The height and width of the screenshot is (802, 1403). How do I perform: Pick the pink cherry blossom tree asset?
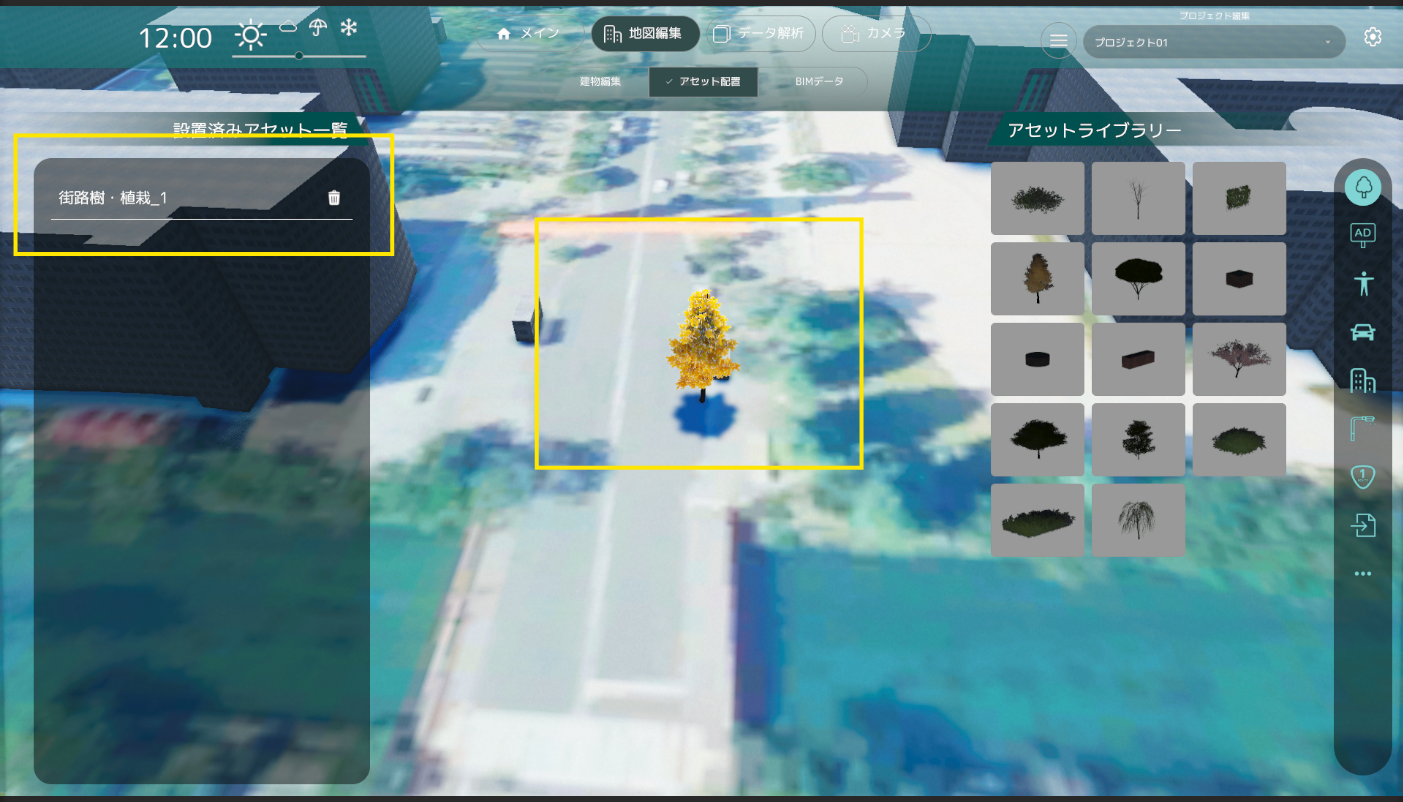(x=1239, y=359)
